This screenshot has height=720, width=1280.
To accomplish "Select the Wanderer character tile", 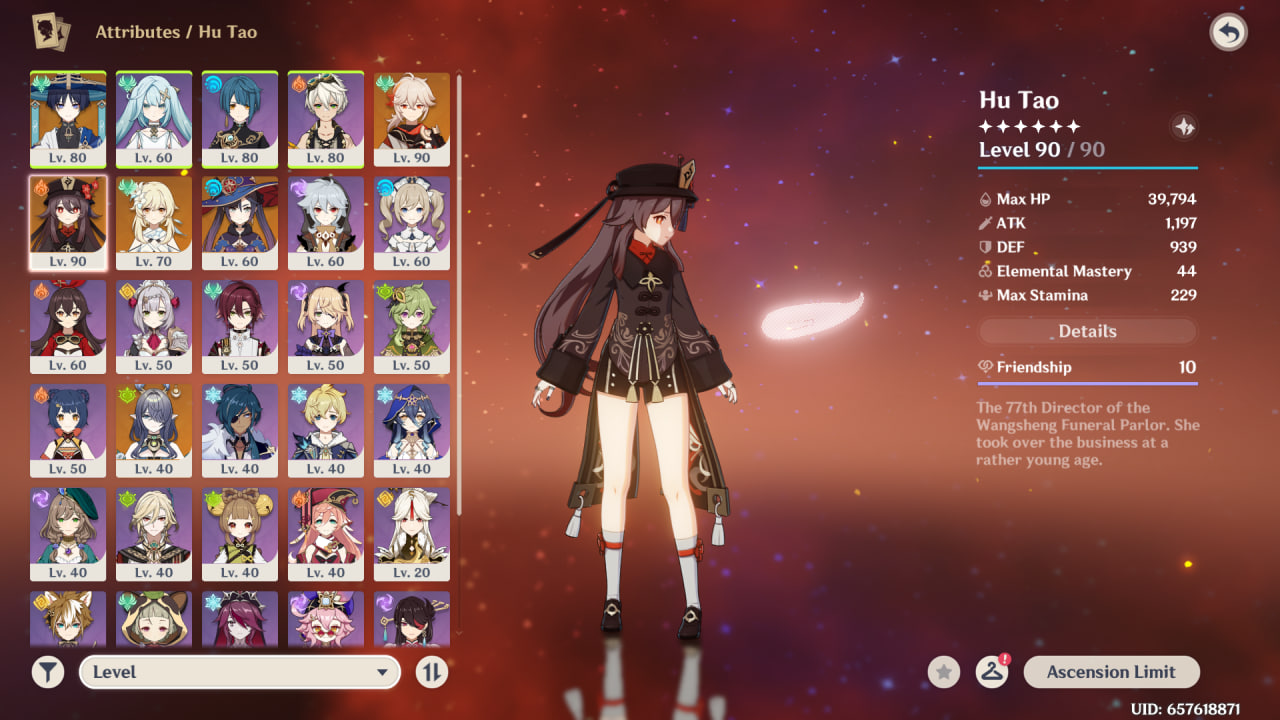I will [68, 119].
